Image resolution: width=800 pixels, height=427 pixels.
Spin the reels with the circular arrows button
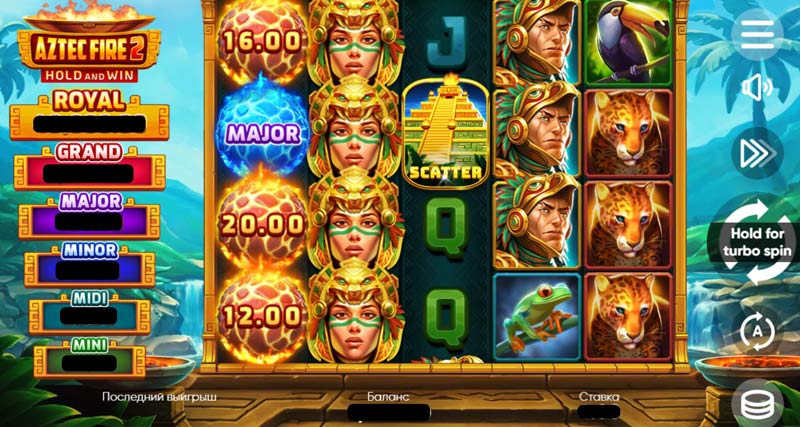(757, 242)
